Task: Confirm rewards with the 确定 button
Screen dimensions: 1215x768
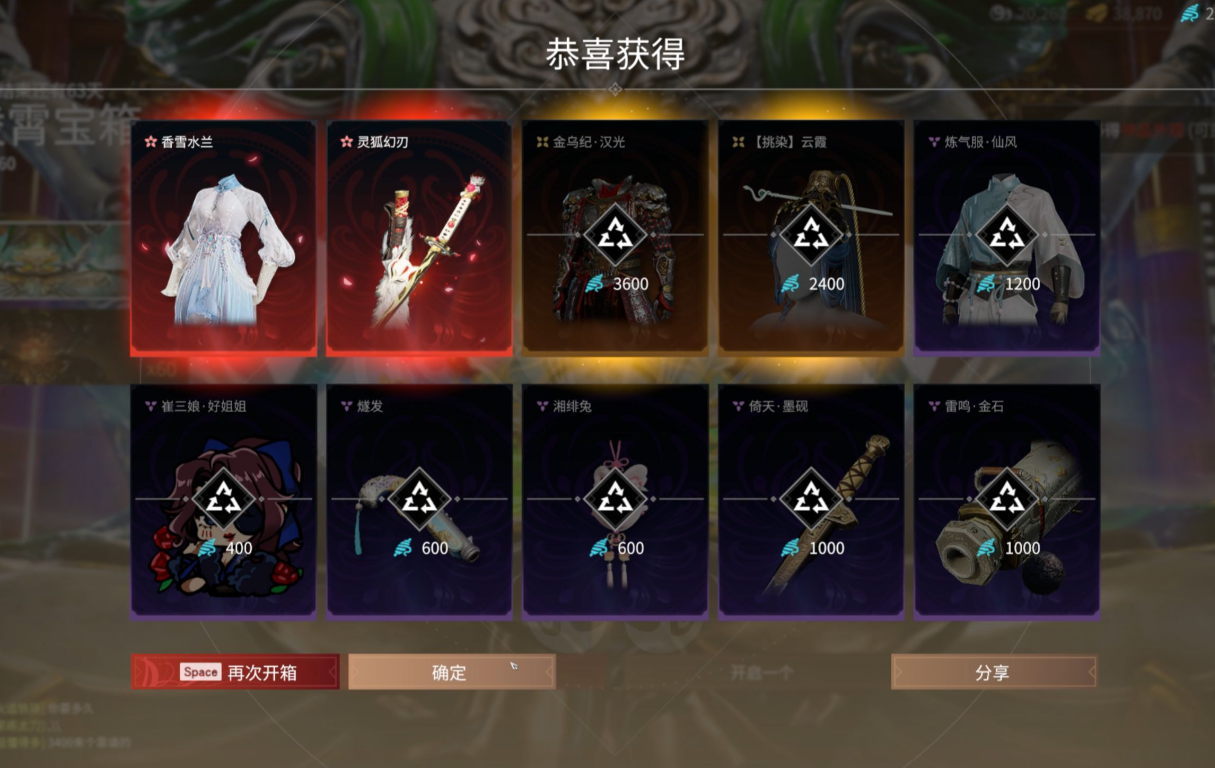Action: point(451,672)
